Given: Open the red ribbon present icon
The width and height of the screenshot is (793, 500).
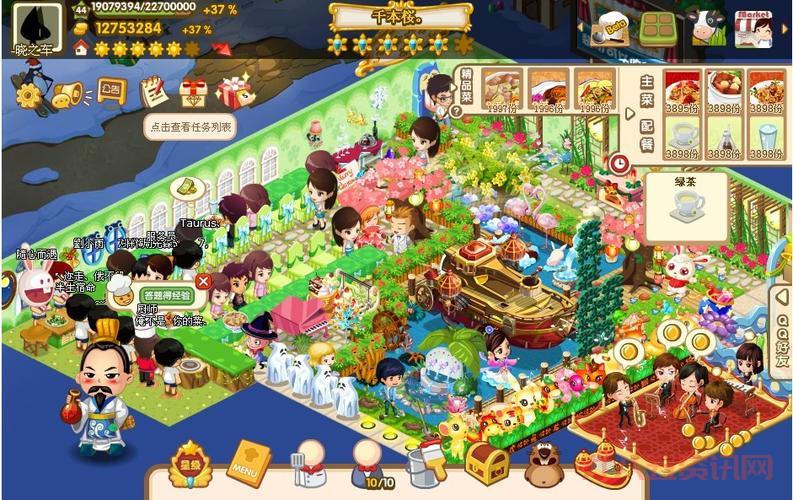Looking at the screenshot, I should pyautogui.click(x=234, y=93).
